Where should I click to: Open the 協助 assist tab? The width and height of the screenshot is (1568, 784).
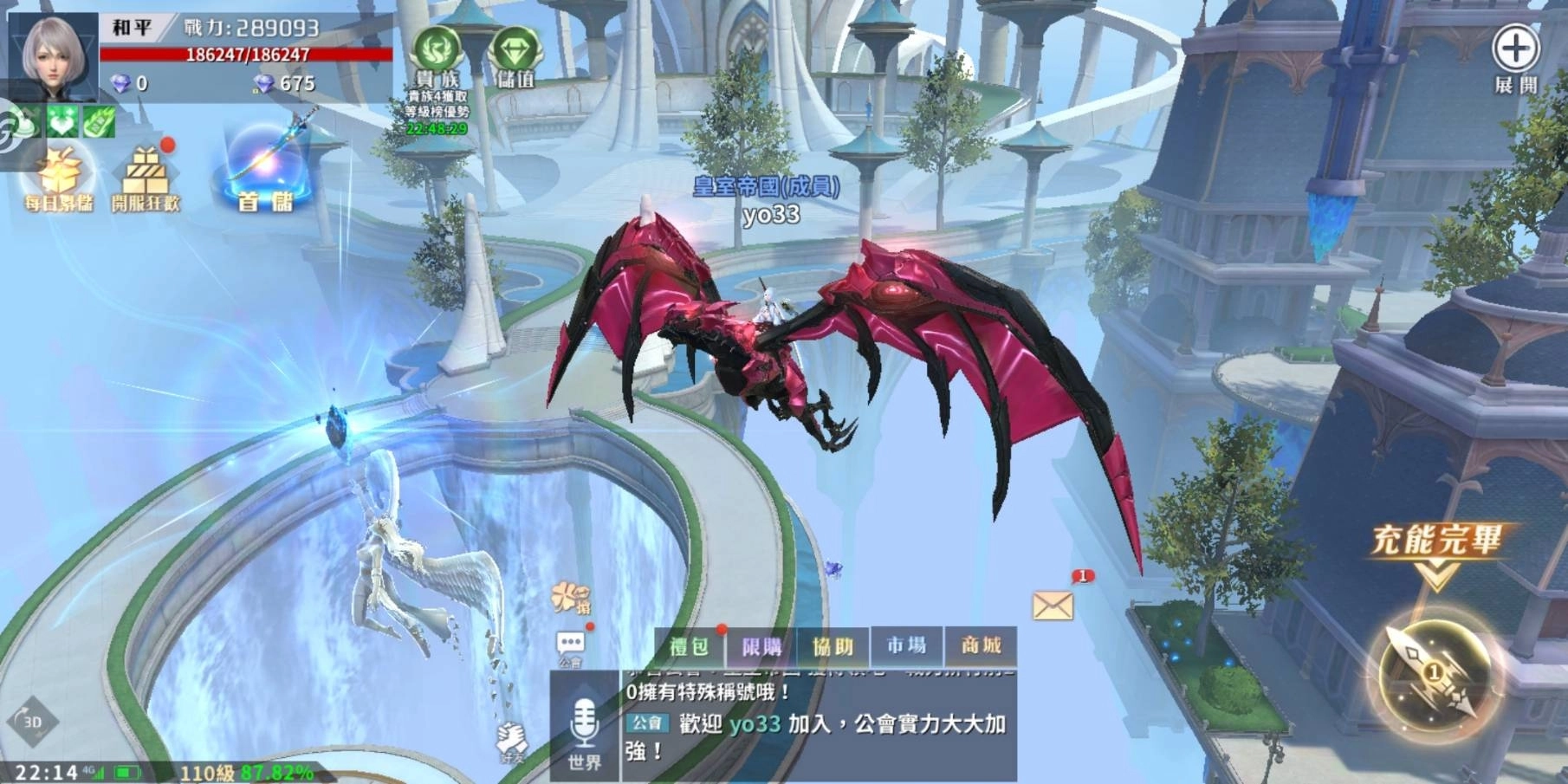833,646
